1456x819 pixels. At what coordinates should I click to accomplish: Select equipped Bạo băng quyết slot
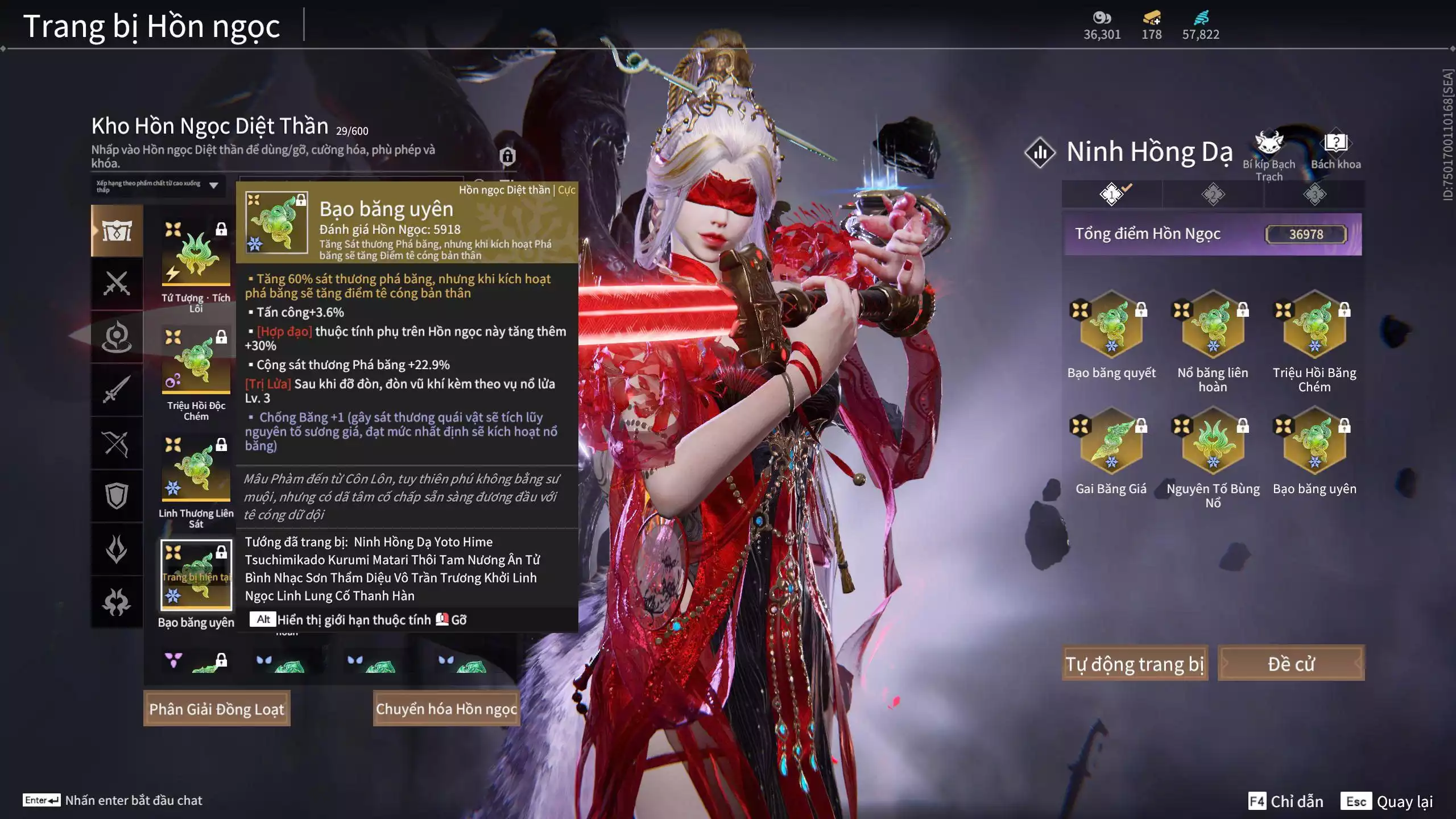click(1111, 325)
